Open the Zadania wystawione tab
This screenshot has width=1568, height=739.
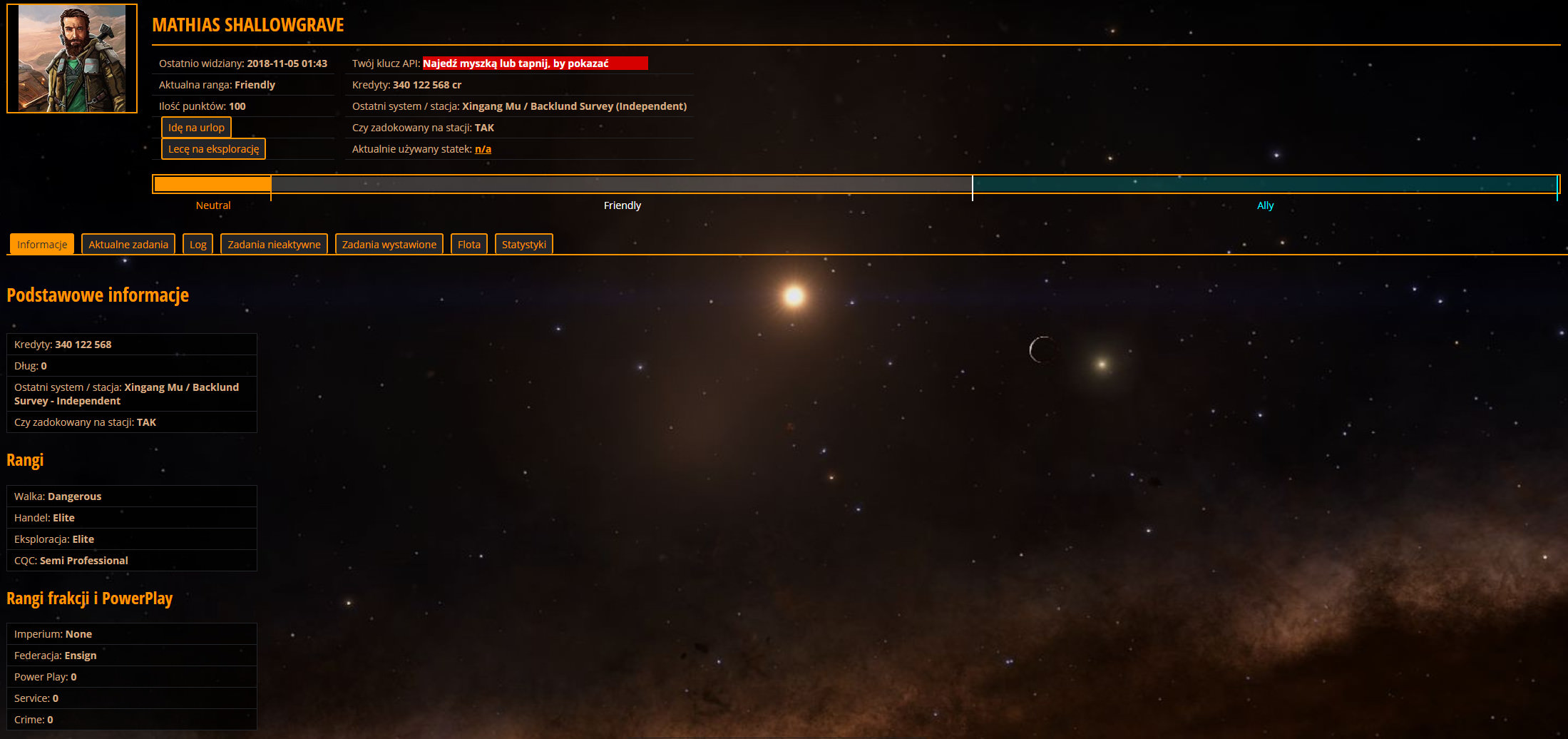[389, 245]
